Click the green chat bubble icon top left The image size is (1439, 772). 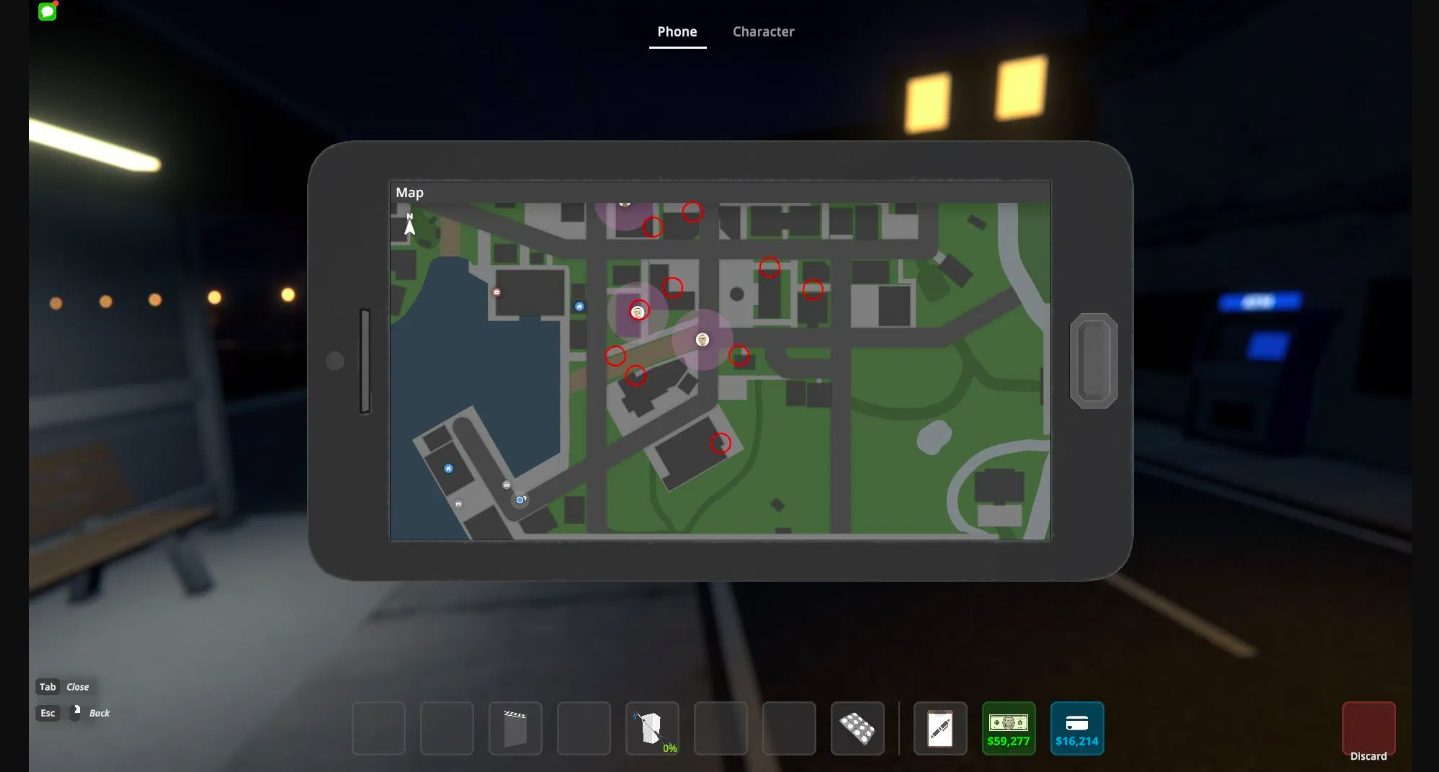(x=46, y=13)
